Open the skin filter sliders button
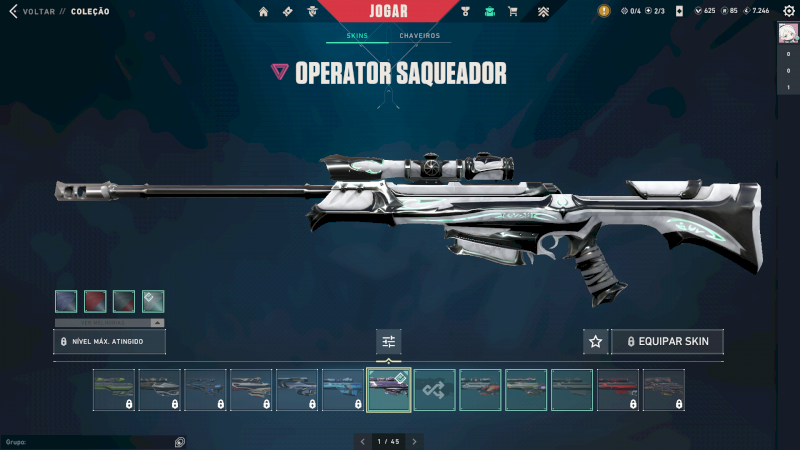Screen dimensions: 800x450 coord(389,342)
